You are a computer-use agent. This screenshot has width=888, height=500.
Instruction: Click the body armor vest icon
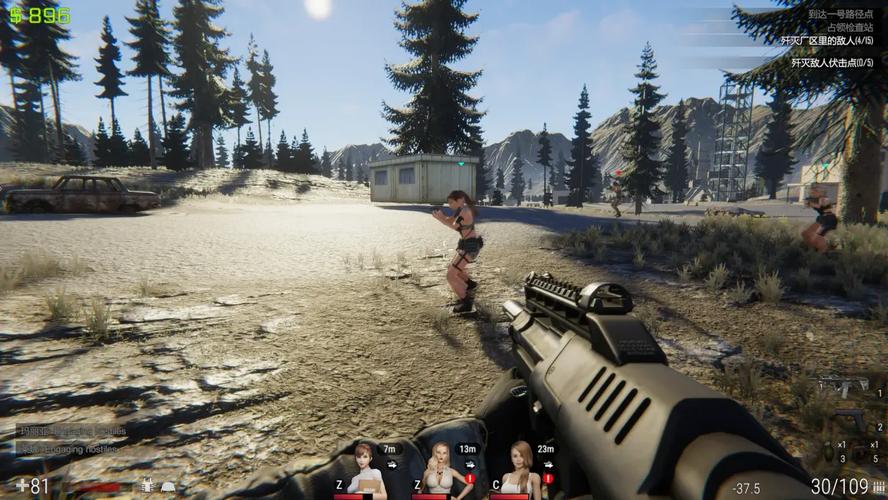pyautogui.click(x=147, y=487)
